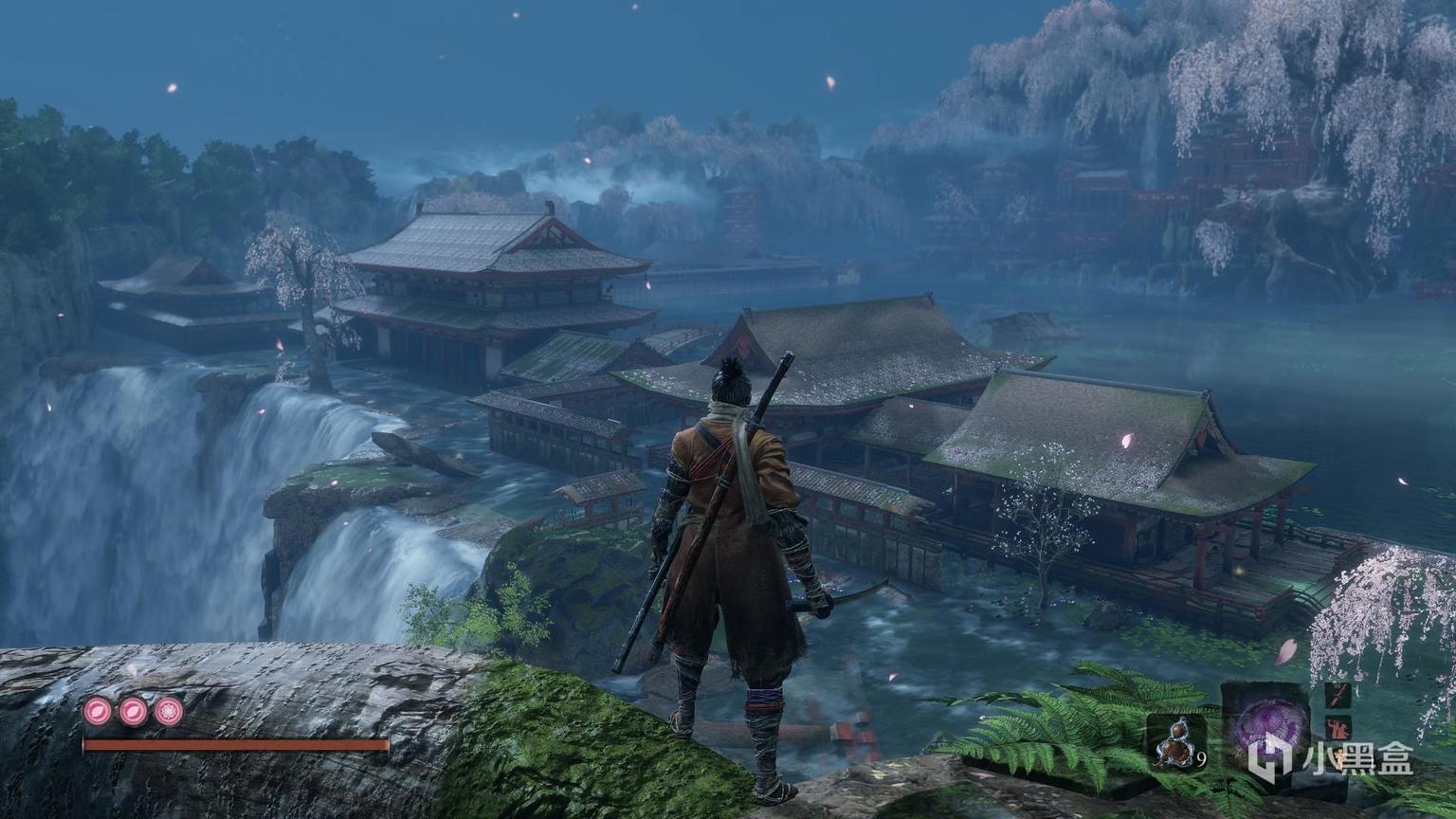Choose the red sword combat art icon
The width and height of the screenshot is (1456, 819).
[x=1338, y=697]
